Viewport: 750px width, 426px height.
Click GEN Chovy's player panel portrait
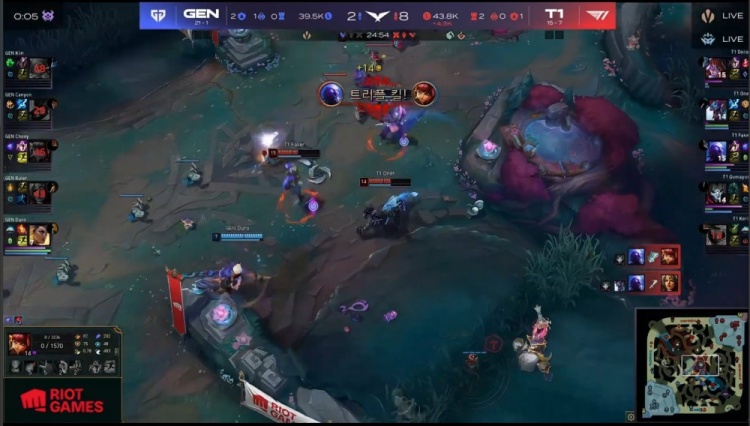pos(39,151)
